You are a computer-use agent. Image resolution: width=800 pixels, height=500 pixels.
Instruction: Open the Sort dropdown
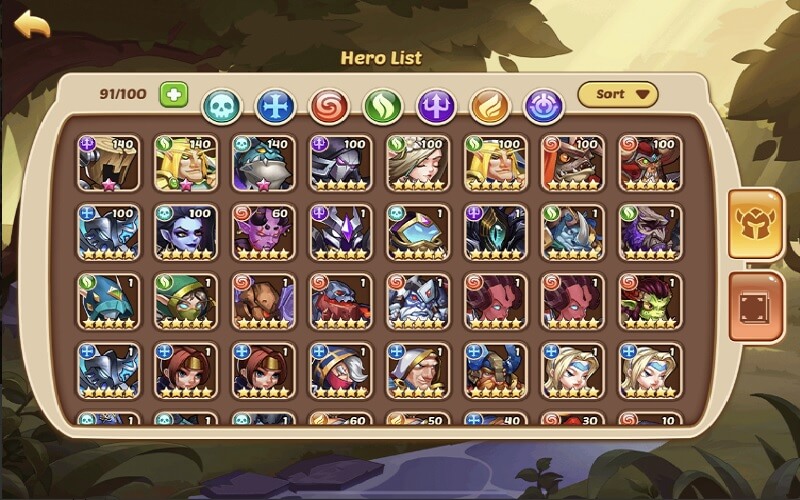[618, 95]
